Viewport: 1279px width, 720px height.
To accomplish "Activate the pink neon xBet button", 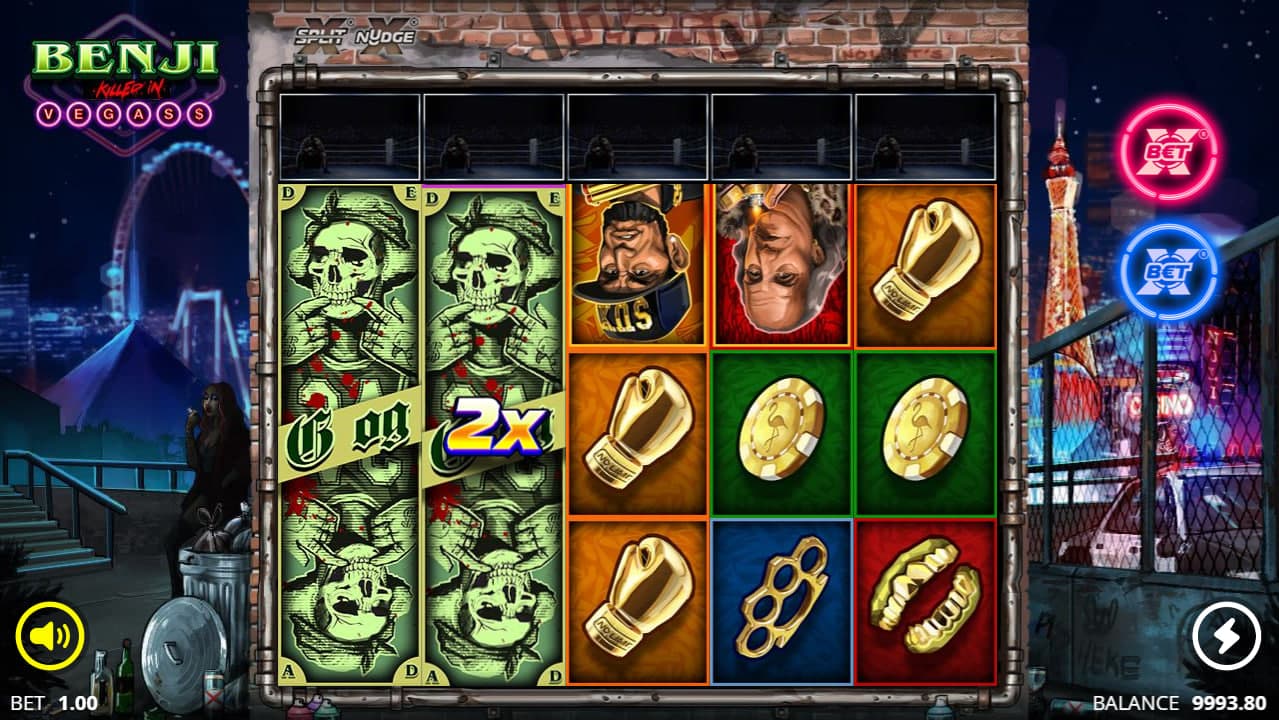I will tap(1169, 153).
